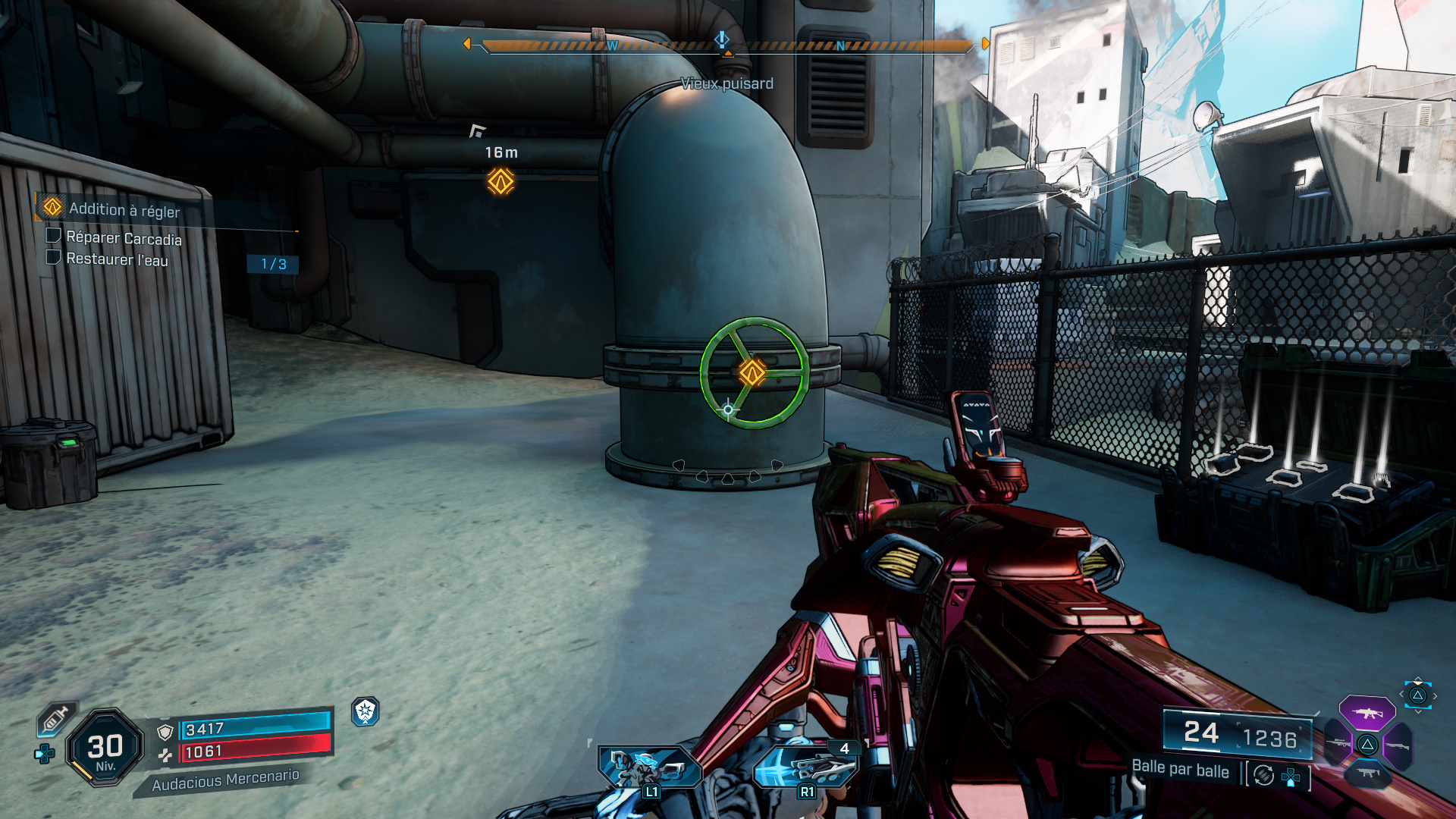Screen dimensions: 1456x819
Task: Tick the 'Réparer Carcadia' objective checkbox
Action: pyautogui.click(x=53, y=236)
